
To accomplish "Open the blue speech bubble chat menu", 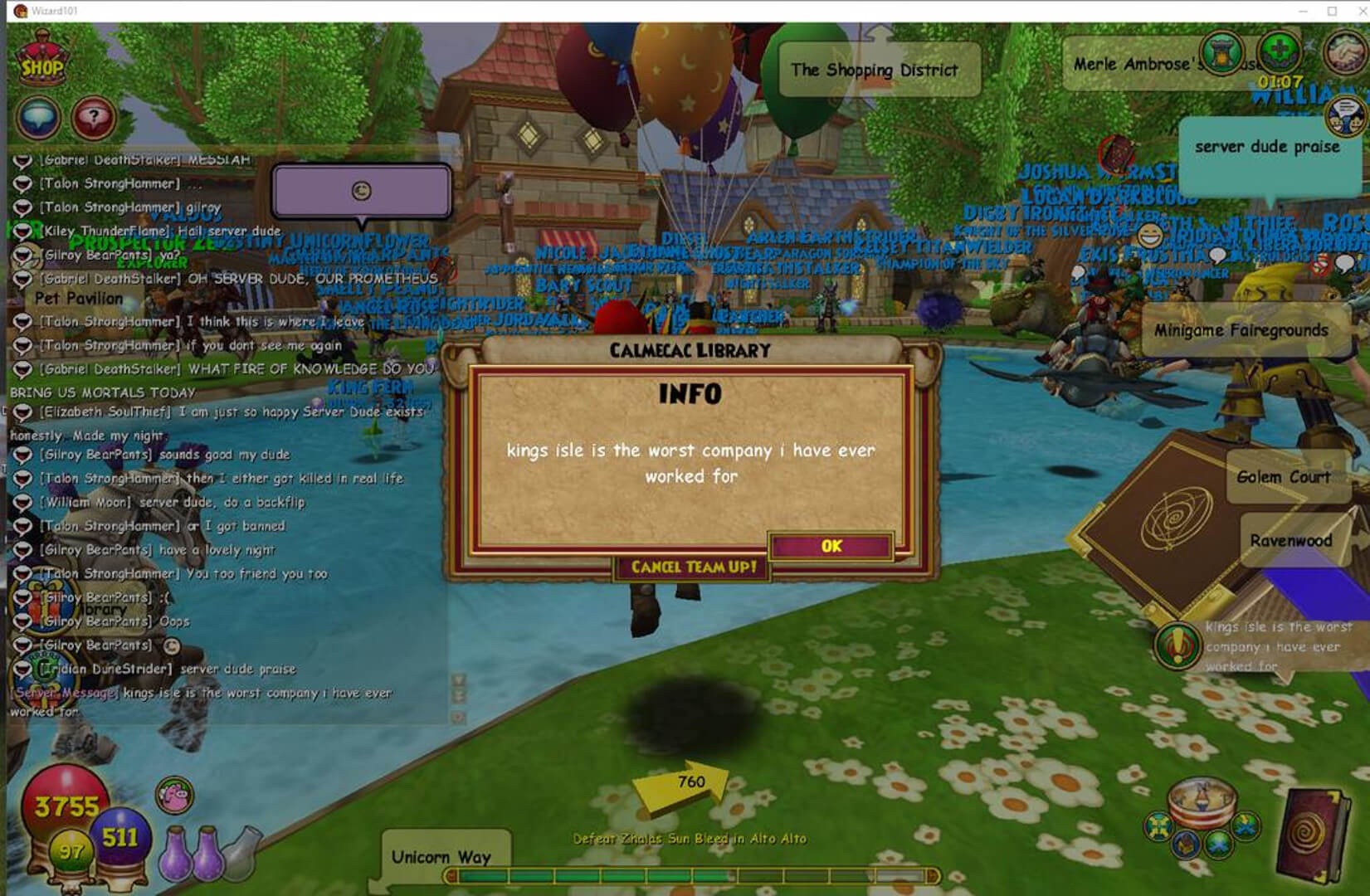I will [38, 119].
